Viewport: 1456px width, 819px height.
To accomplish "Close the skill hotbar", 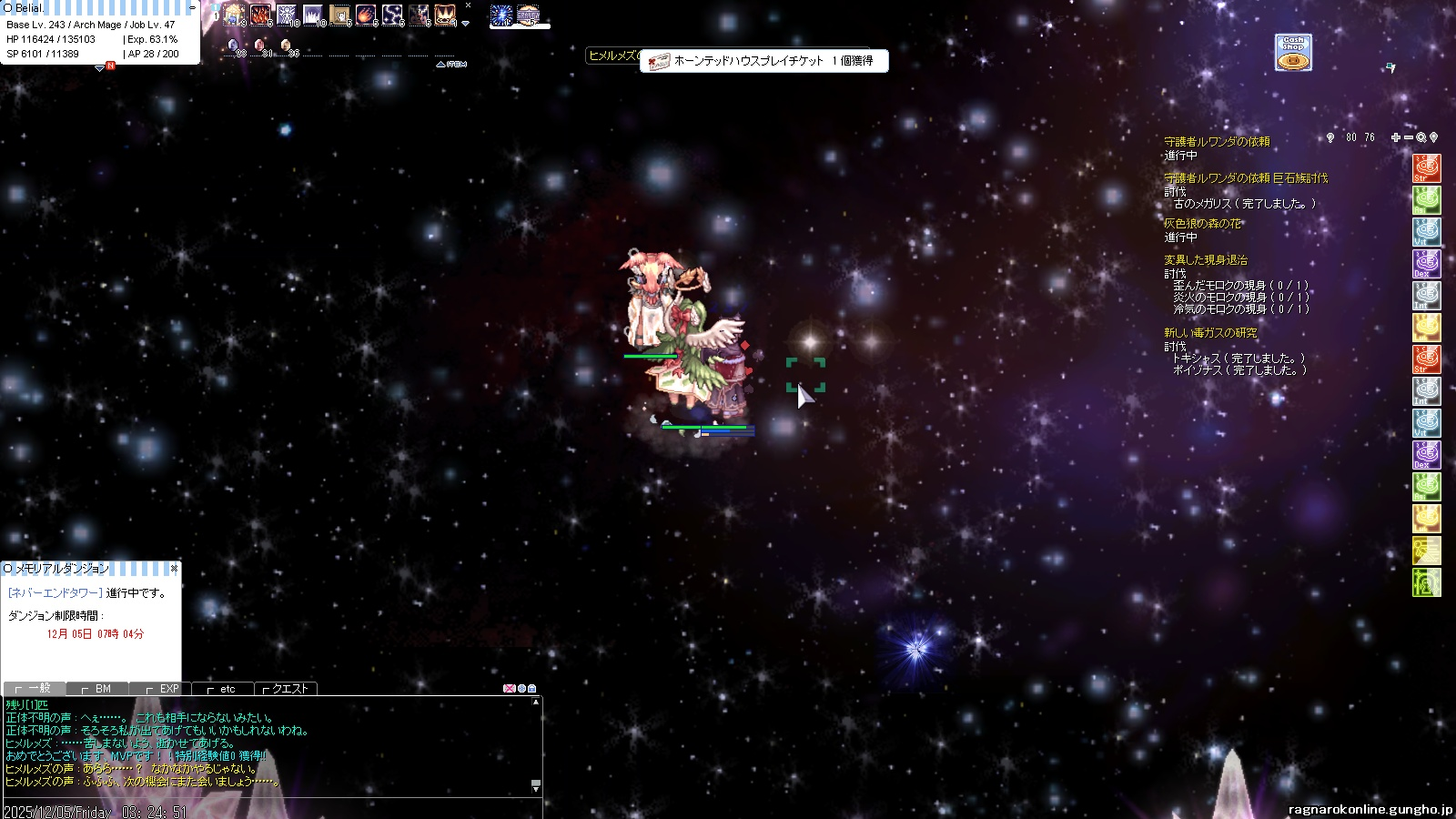I will 468,5.
